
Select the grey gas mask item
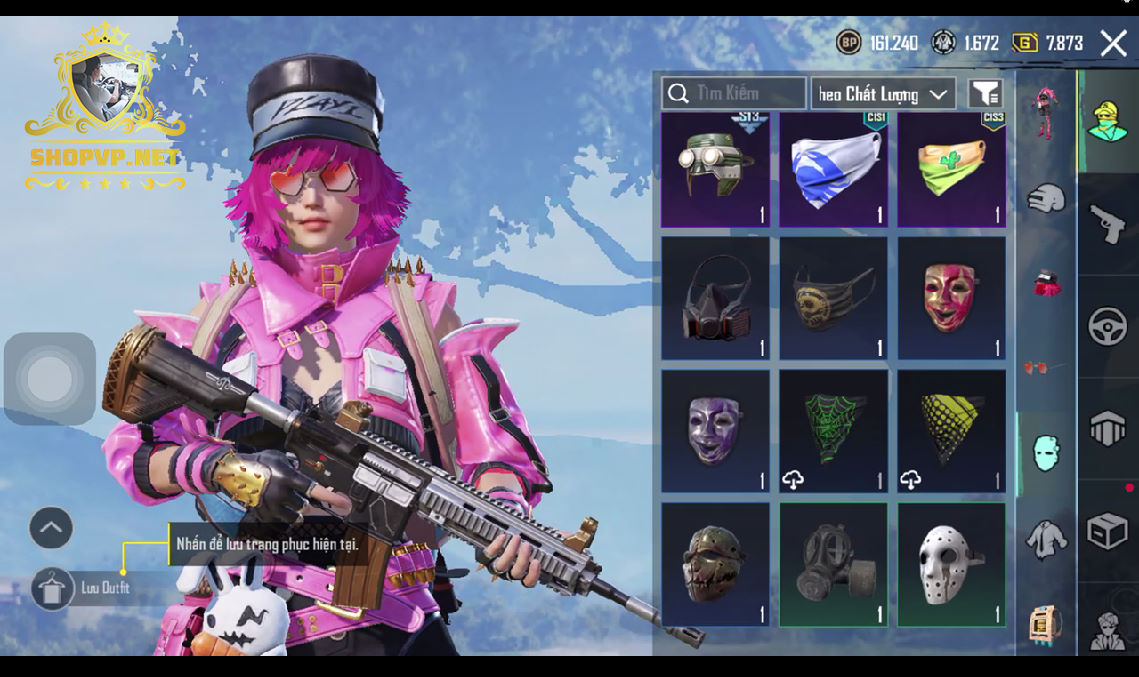tap(833, 564)
